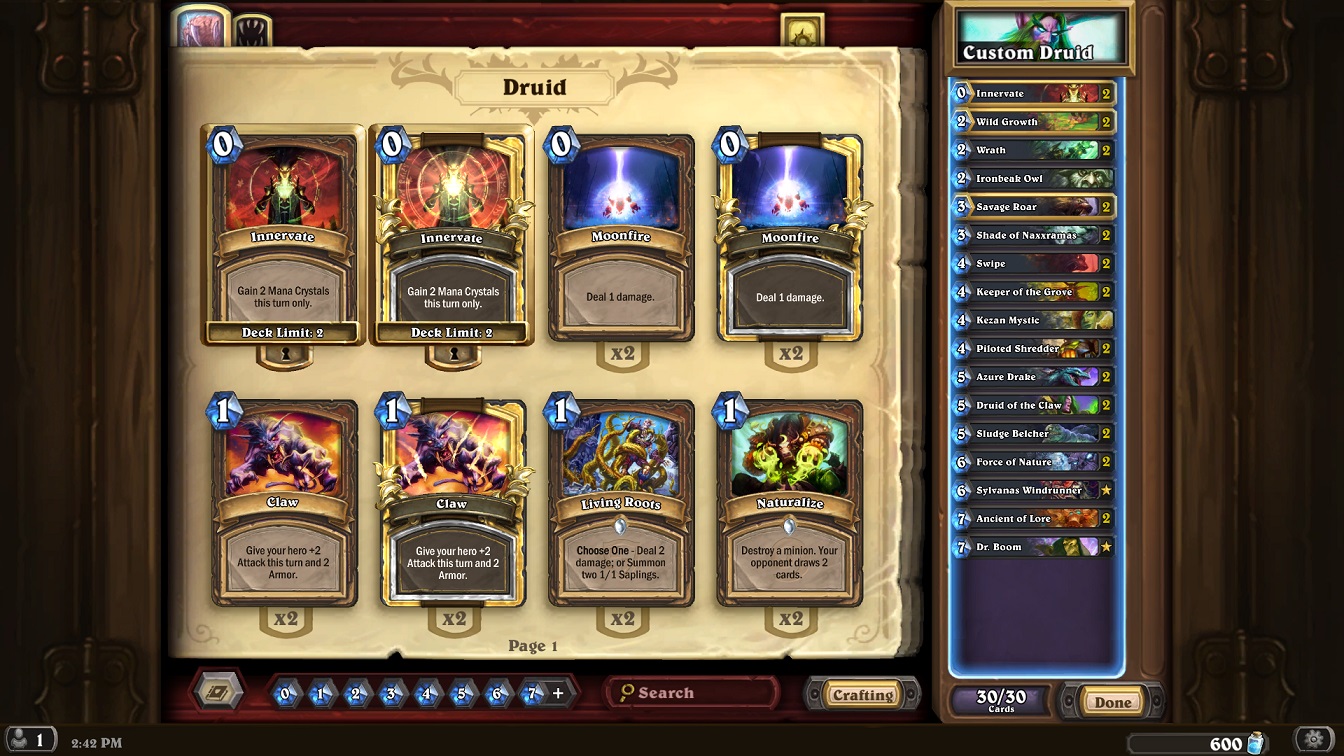This screenshot has width=1344, height=756.
Task: Click the card Search box
Action: [x=692, y=693]
